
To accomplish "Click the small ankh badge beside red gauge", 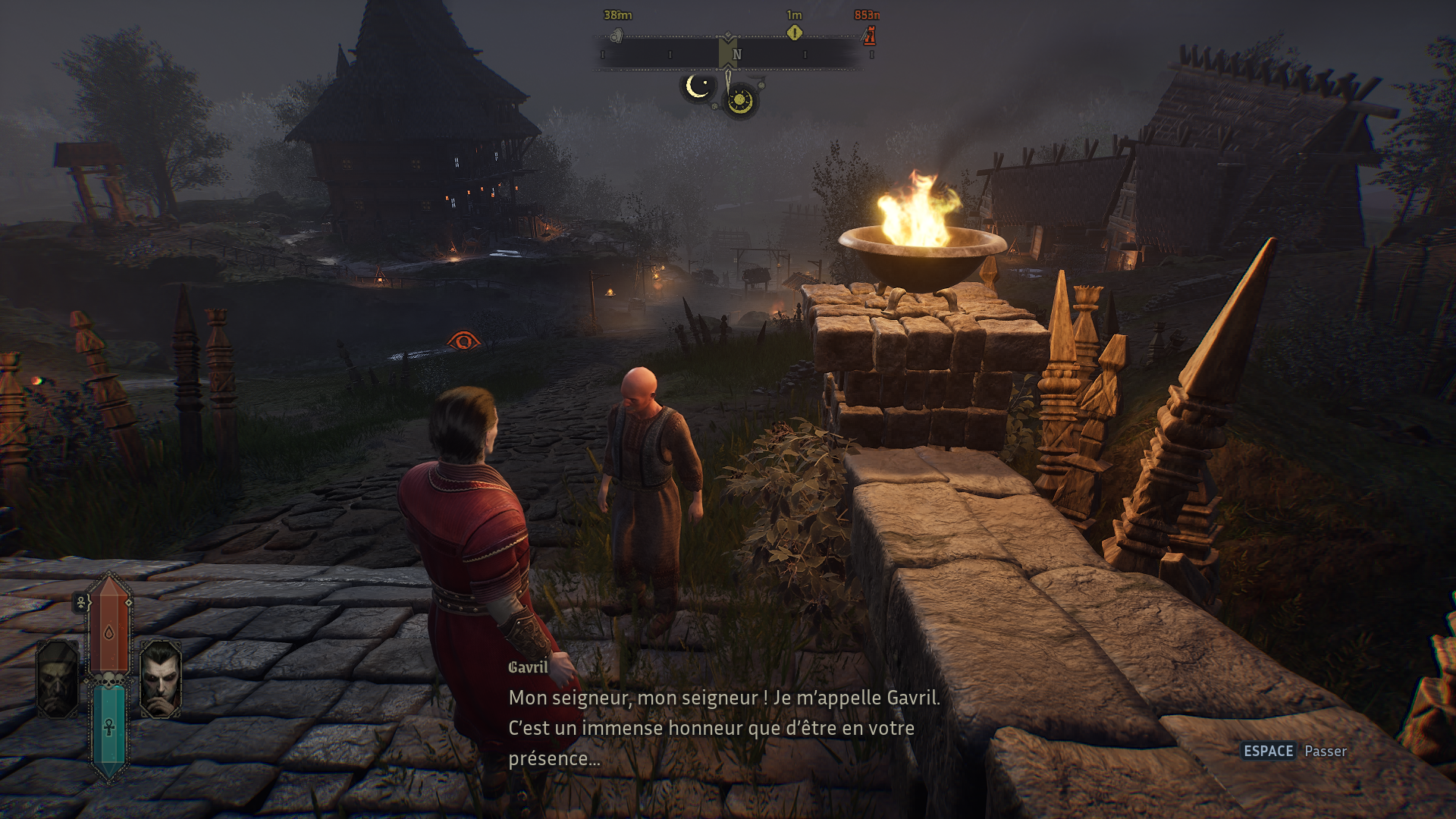I will (x=81, y=603).
